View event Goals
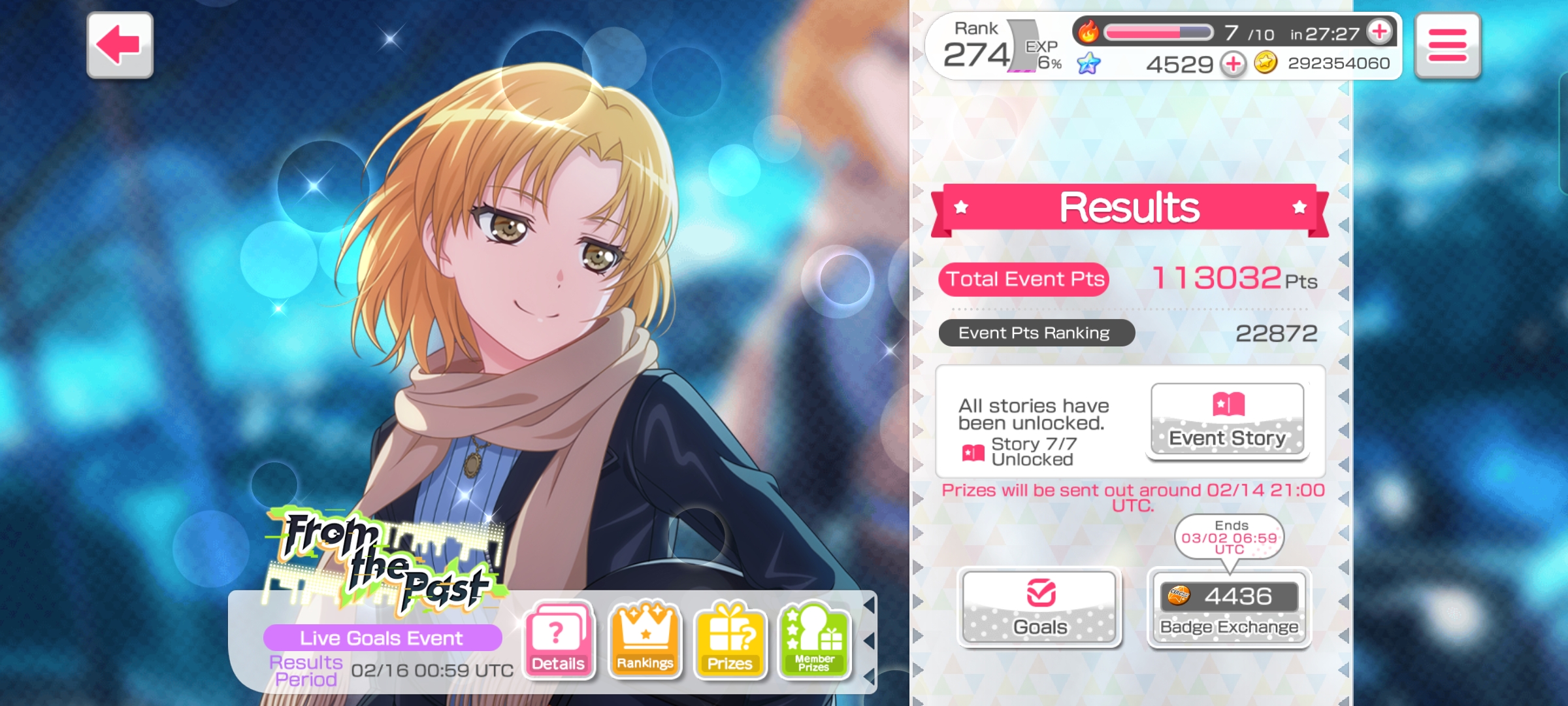 point(1039,607)
